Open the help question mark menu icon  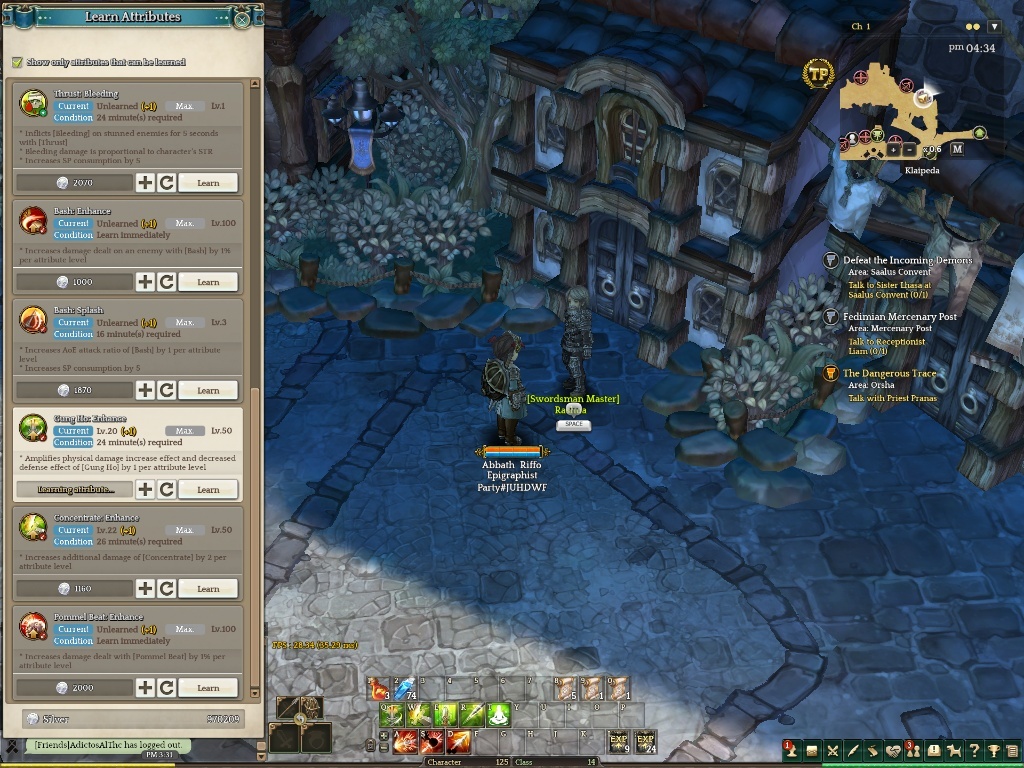point(973,751)
